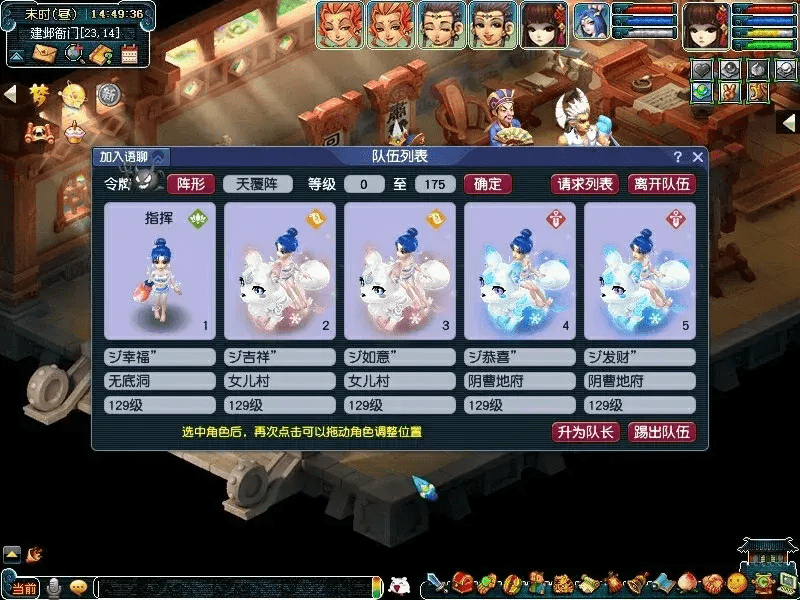Select team leader card ジ幸福"

[160, 270]
